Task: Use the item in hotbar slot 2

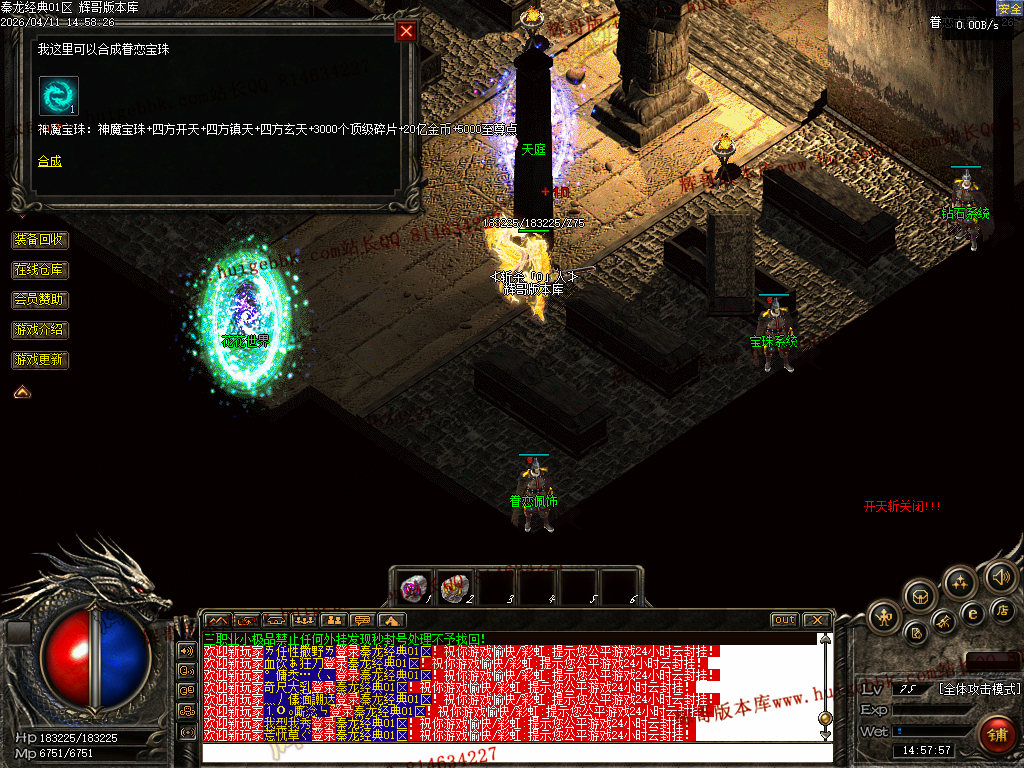Action: coord(455,586)
